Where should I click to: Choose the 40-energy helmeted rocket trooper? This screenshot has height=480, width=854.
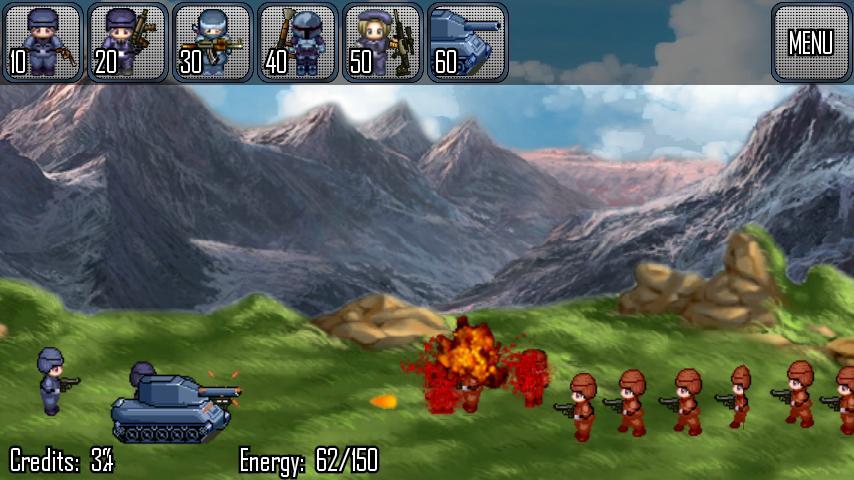(x=297, y=42)
